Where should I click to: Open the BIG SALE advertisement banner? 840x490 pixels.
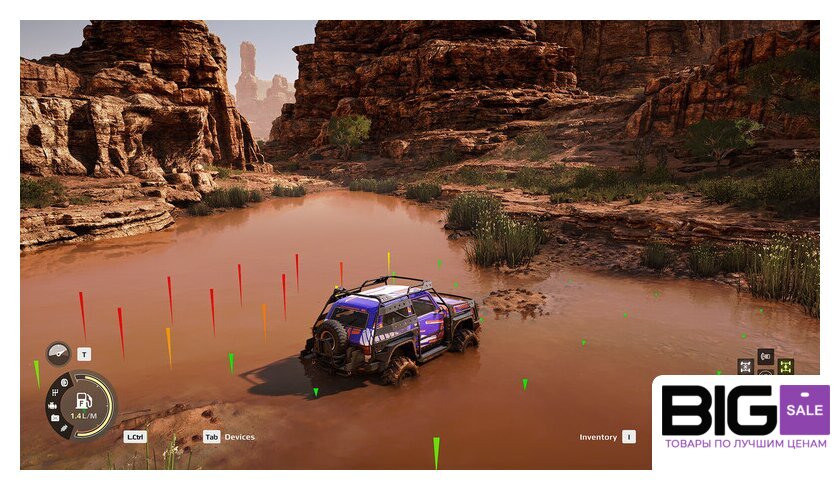(744, 420)
